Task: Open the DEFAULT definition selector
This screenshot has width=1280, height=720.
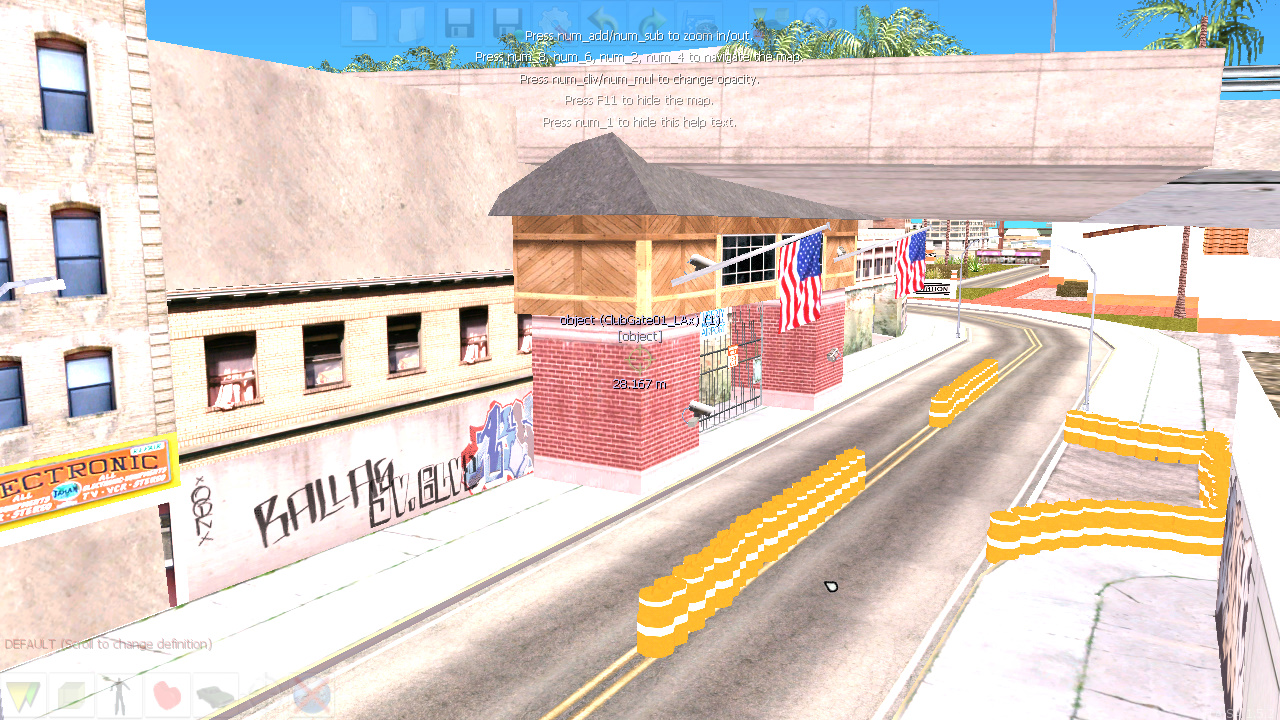Action: pos(105,644)
